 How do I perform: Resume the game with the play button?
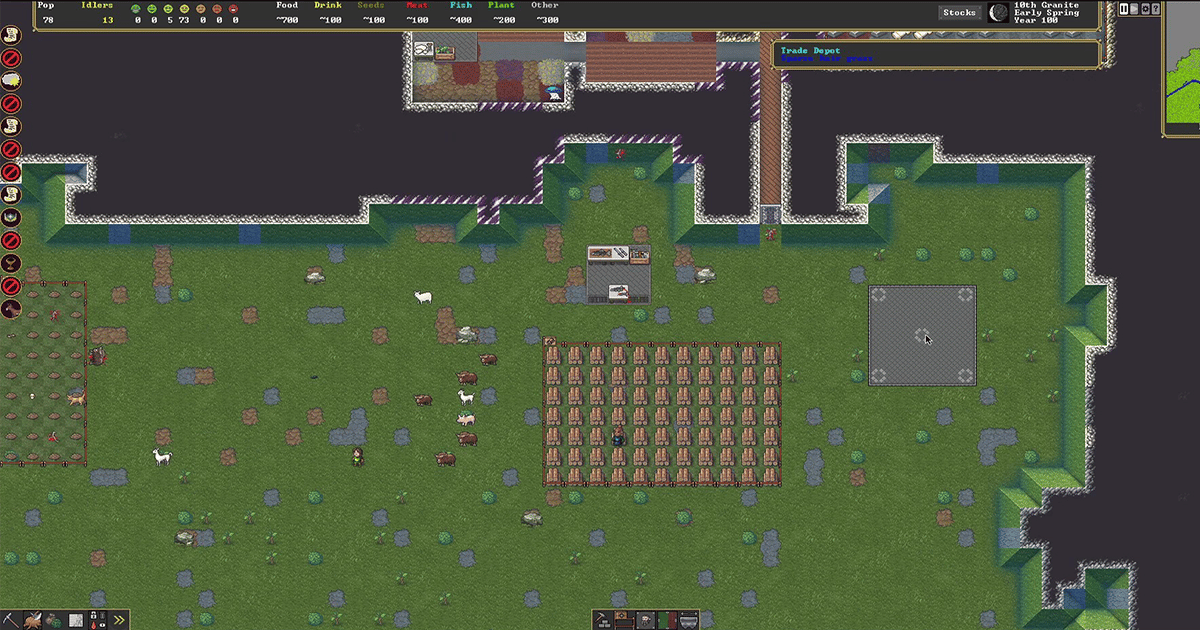pos(1135,10)
